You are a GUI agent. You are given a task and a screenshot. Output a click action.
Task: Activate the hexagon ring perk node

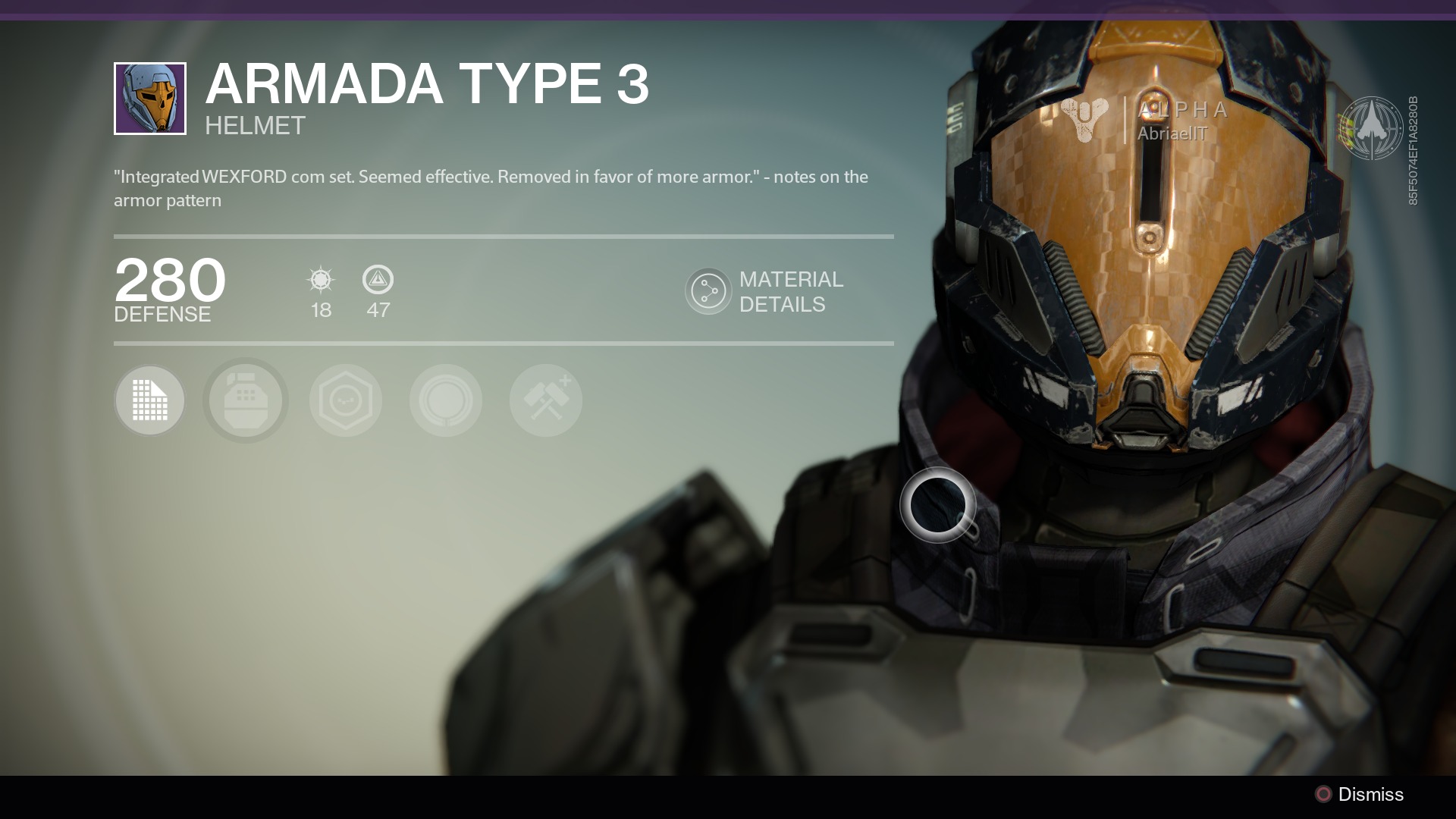[x=346, y=400]
